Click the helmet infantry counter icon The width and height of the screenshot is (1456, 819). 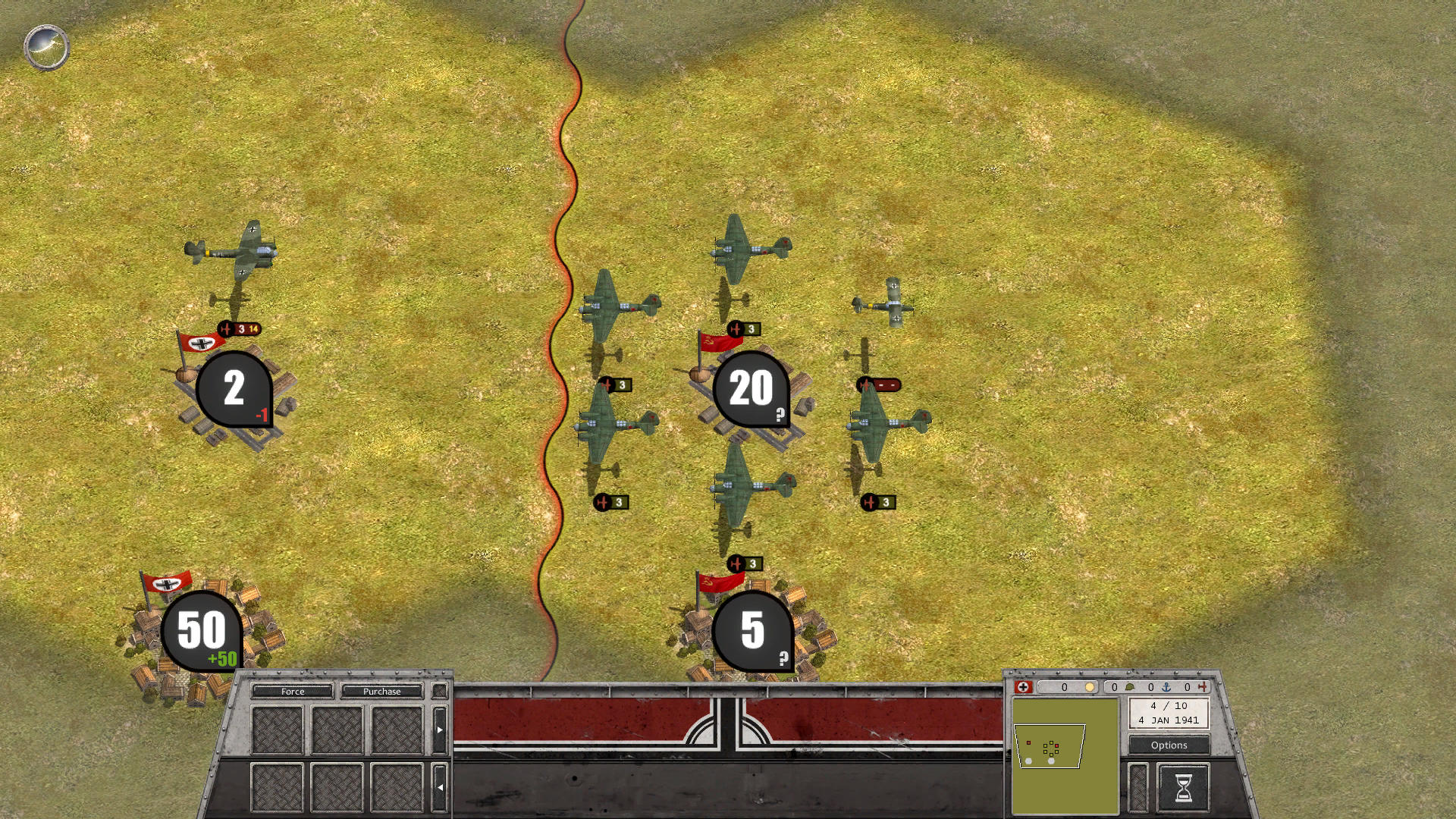point(1129,688)
